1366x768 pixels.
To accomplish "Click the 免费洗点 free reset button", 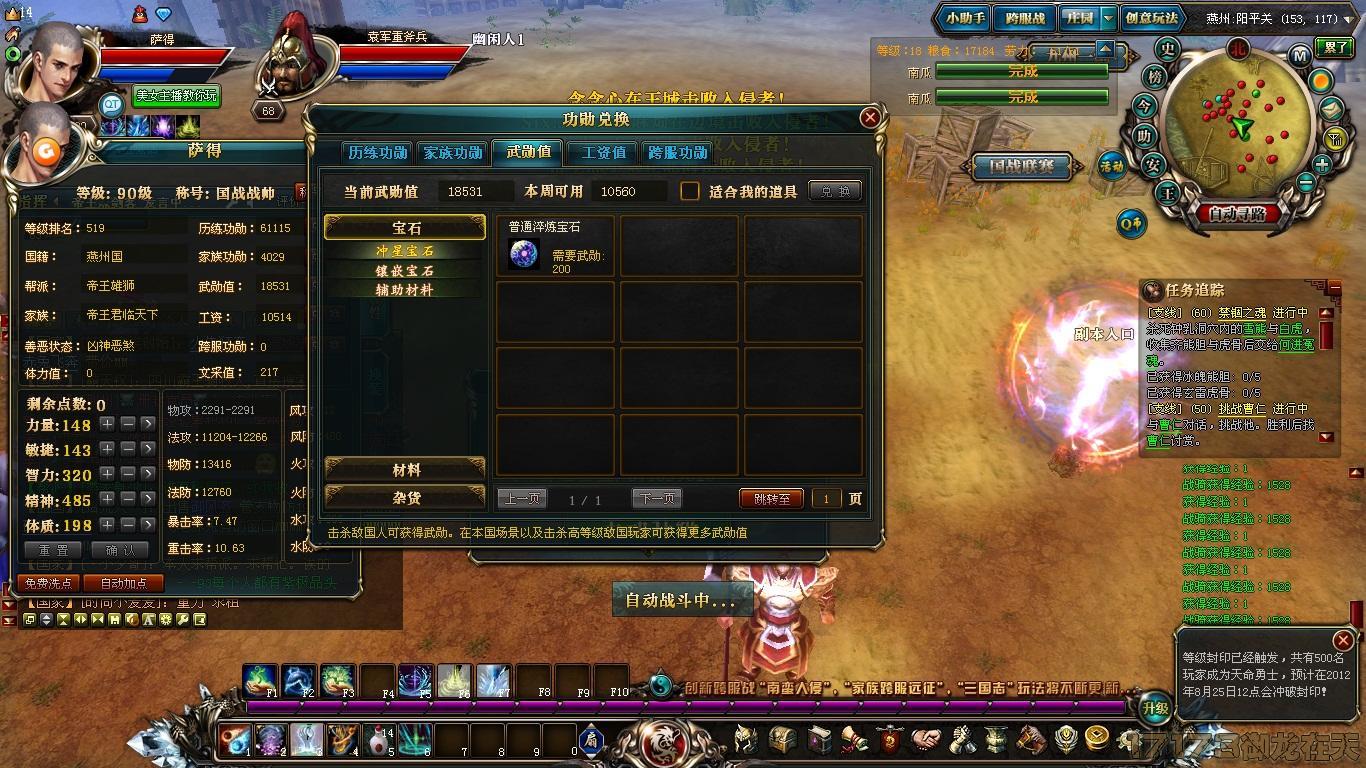I will (48, 583).
